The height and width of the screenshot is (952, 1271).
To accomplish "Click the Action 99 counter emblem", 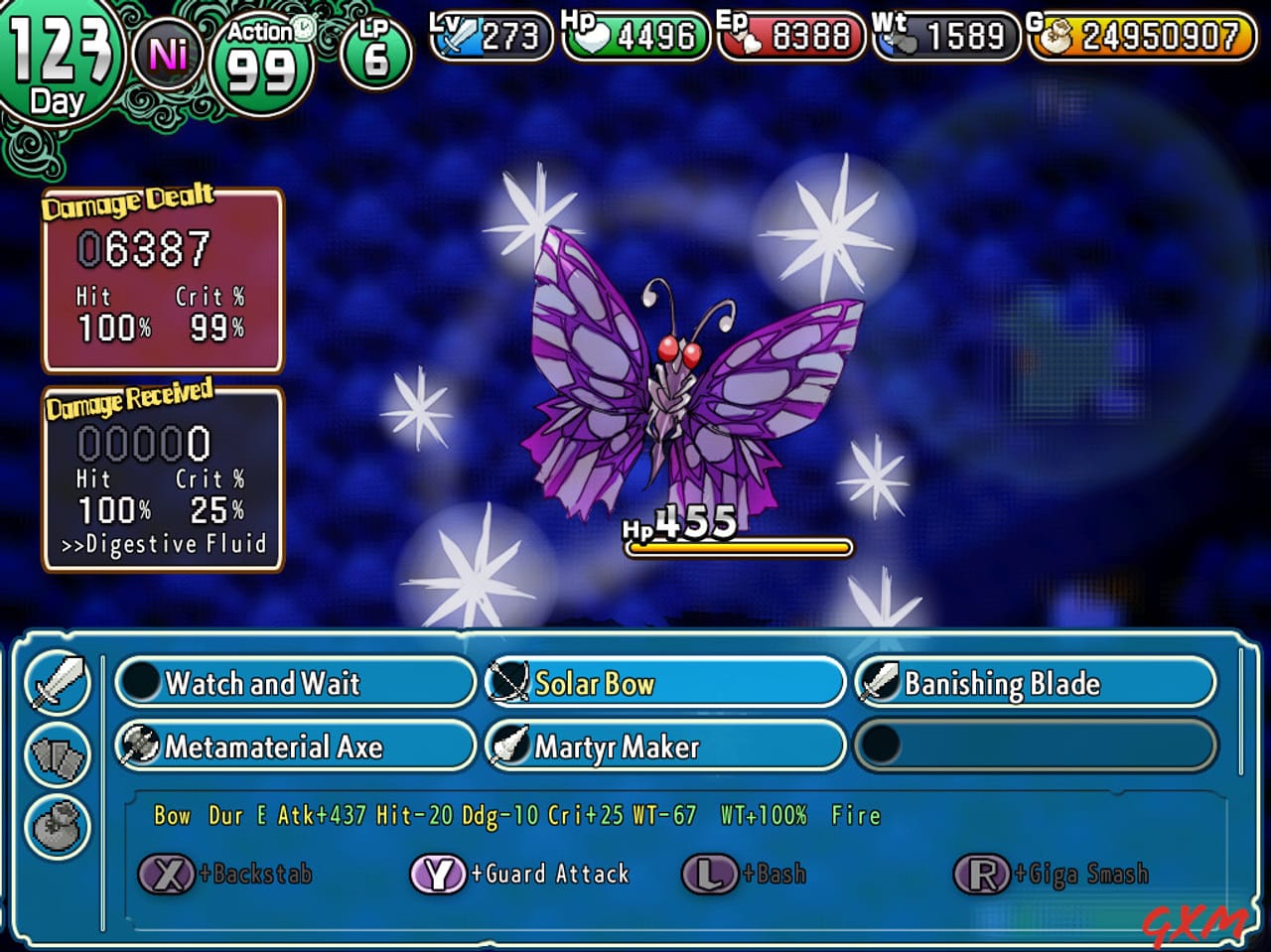I will click(x=261, y=58).
